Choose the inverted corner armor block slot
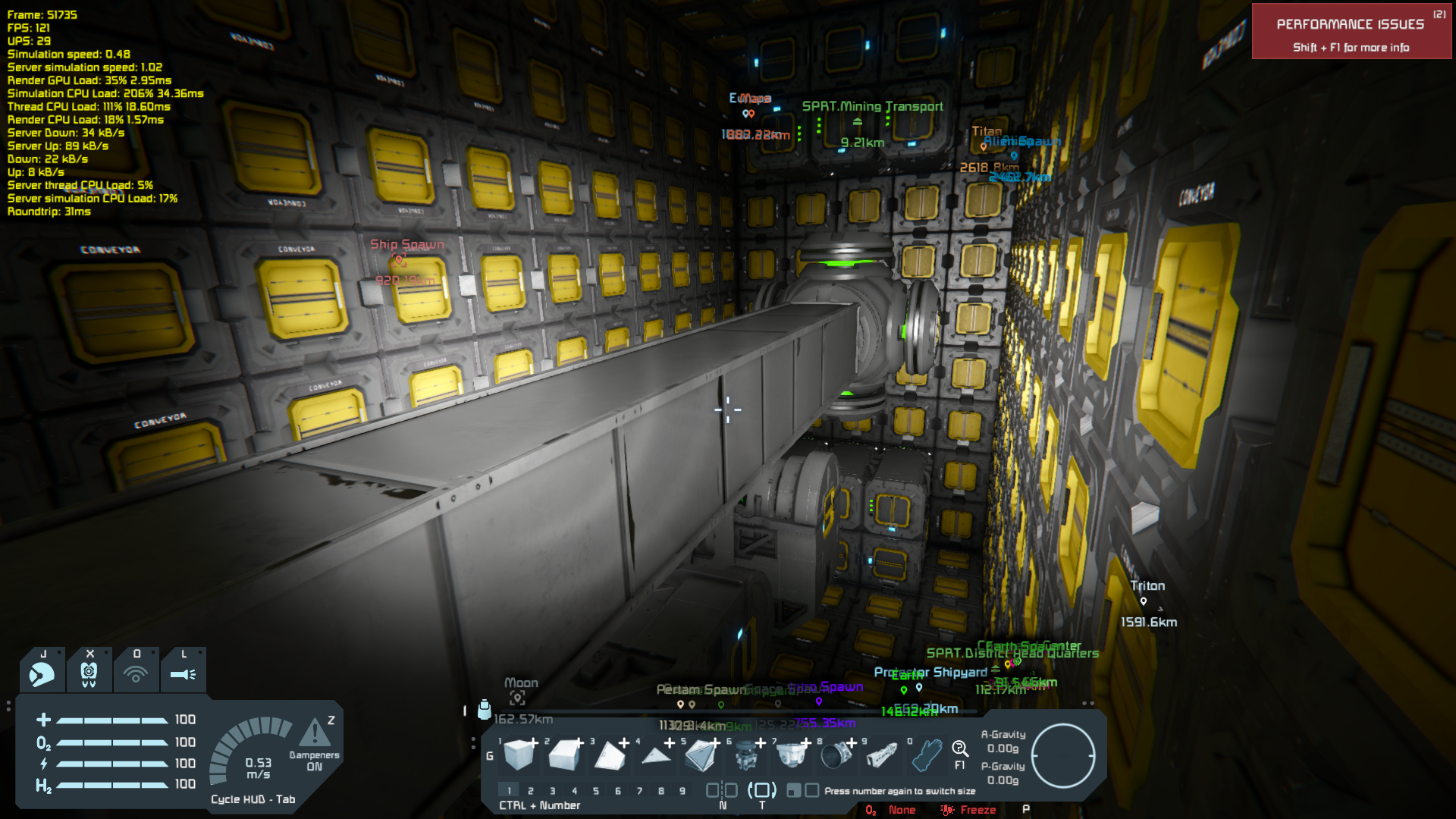1456x819 pixels. click(x=701, y=755)
